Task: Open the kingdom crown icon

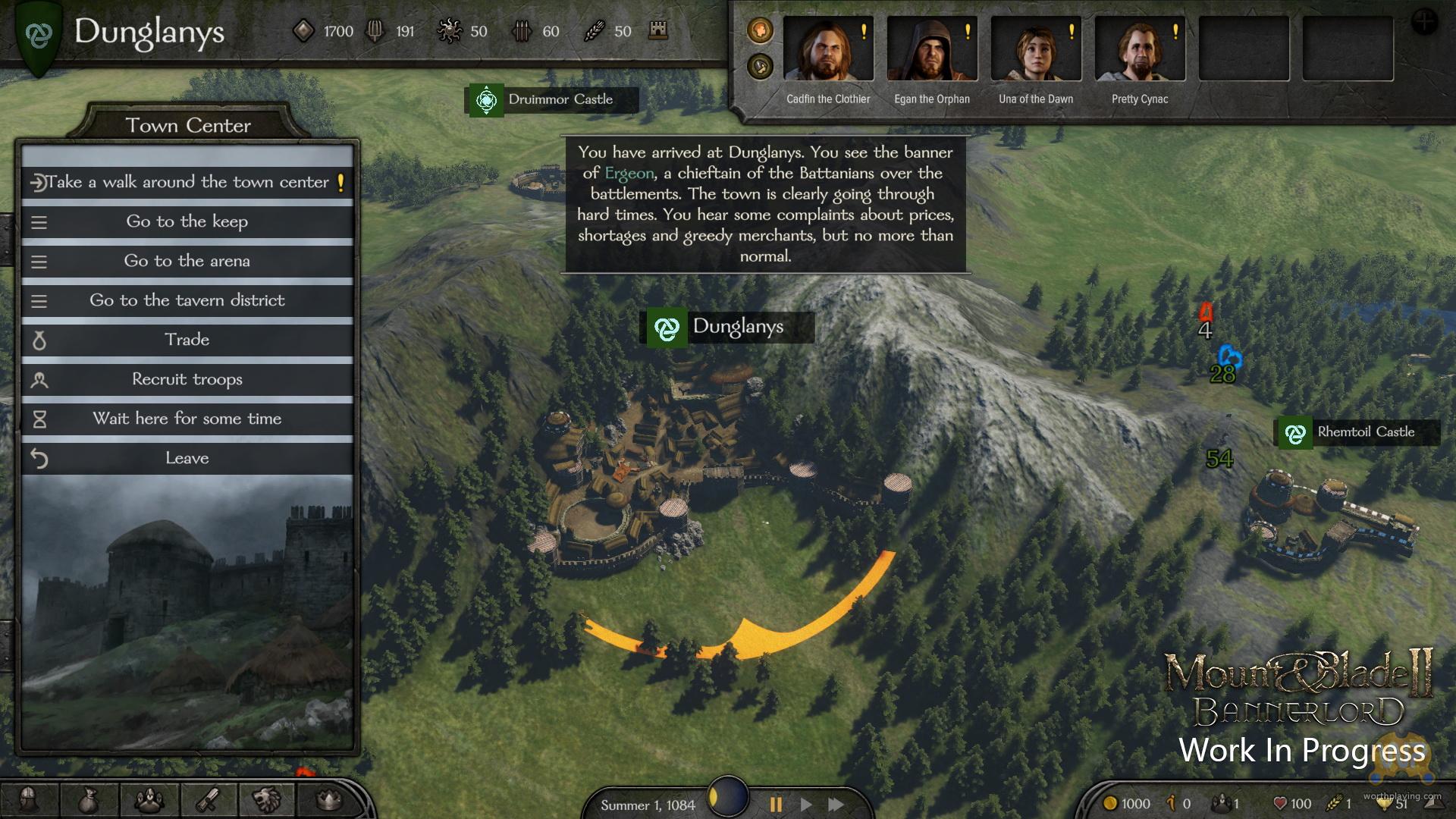Action: coord(328,799)
